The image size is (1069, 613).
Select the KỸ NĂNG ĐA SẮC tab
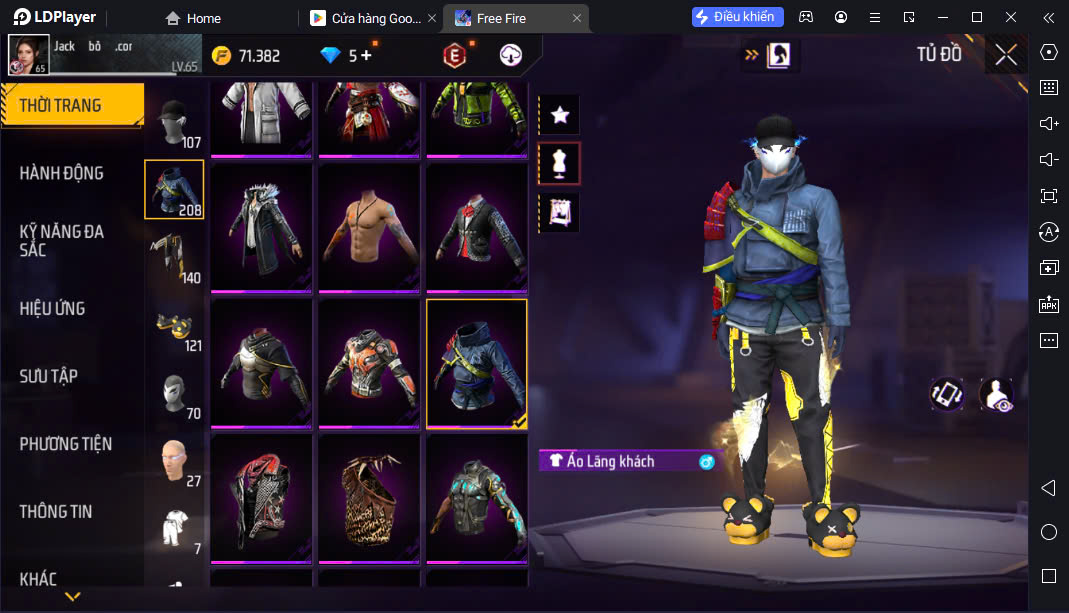point(62,240)
